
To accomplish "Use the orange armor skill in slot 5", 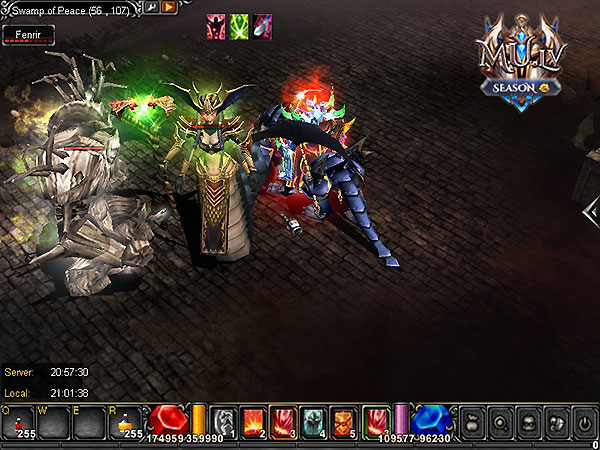I will point(343,421).
